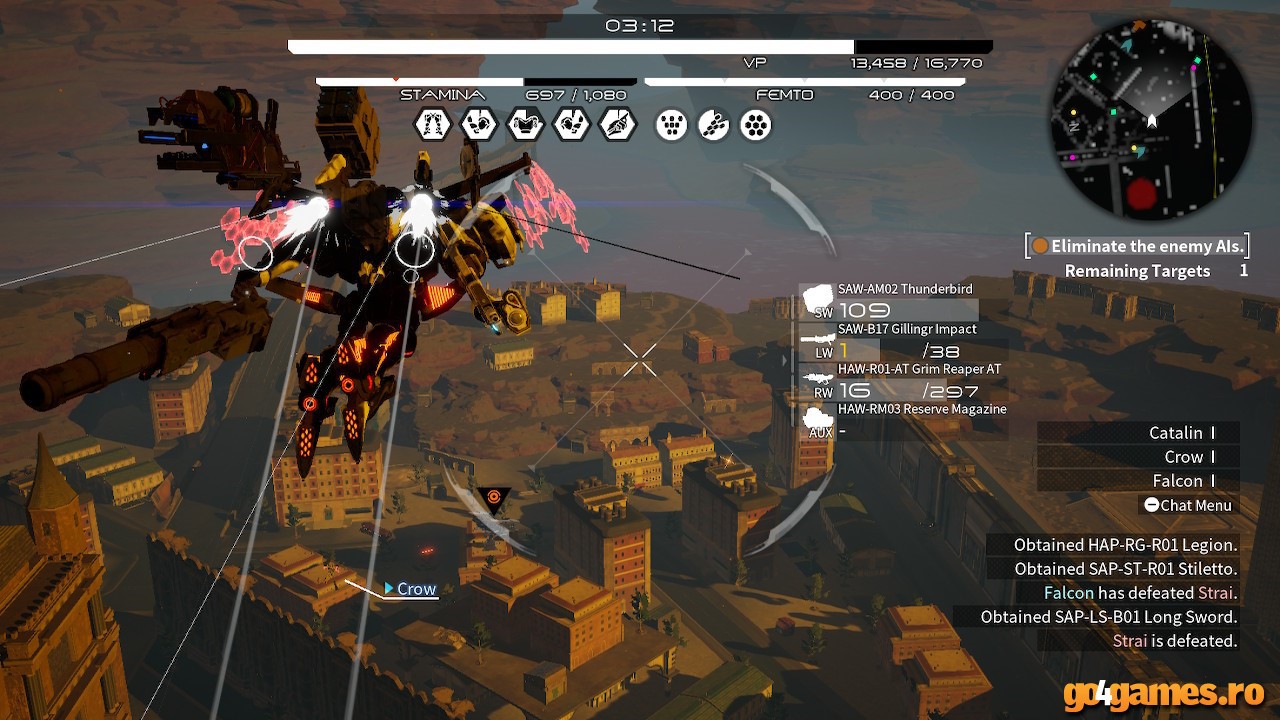Open the Chat Menu
The image size is (1280, 720).
(x=1188, y=505)
